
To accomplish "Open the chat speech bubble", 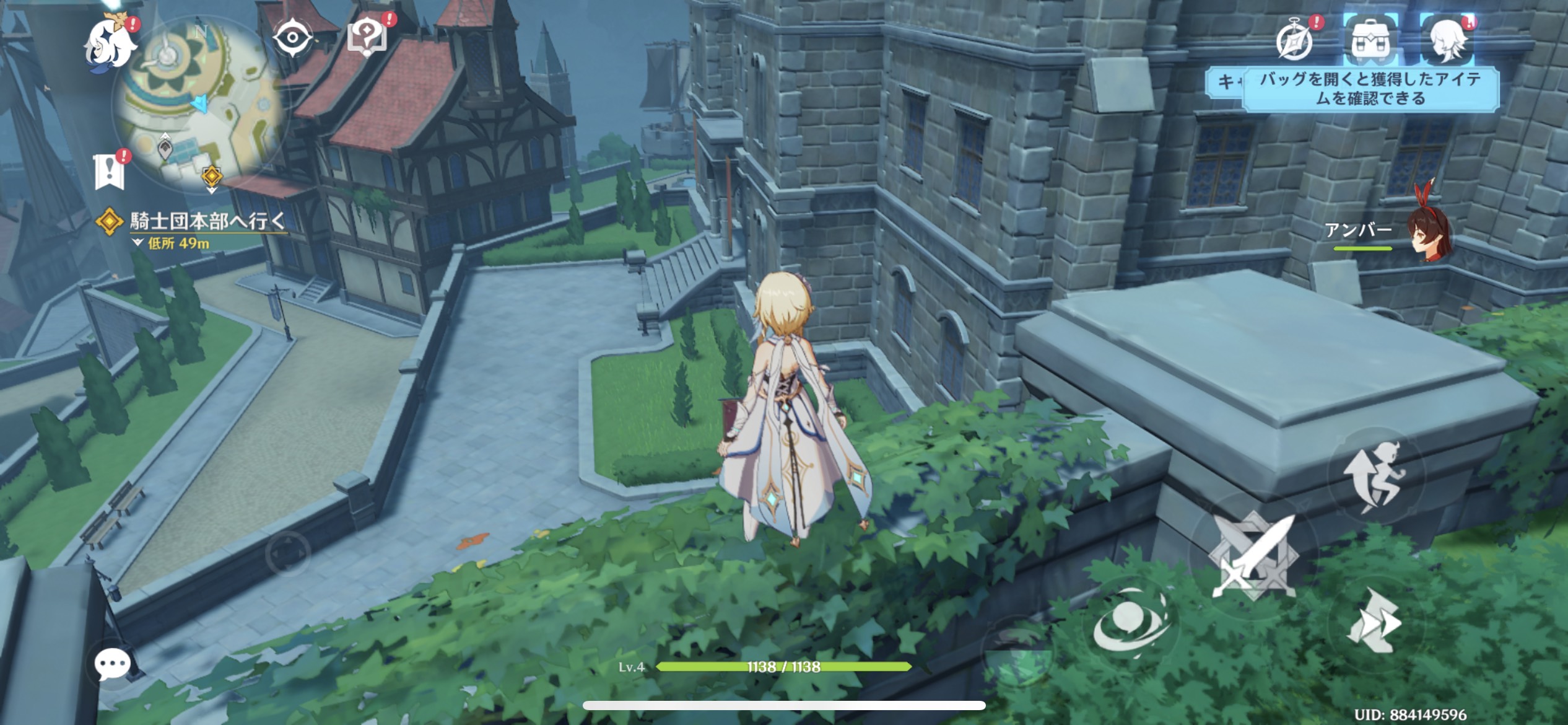I will [112, 666].
